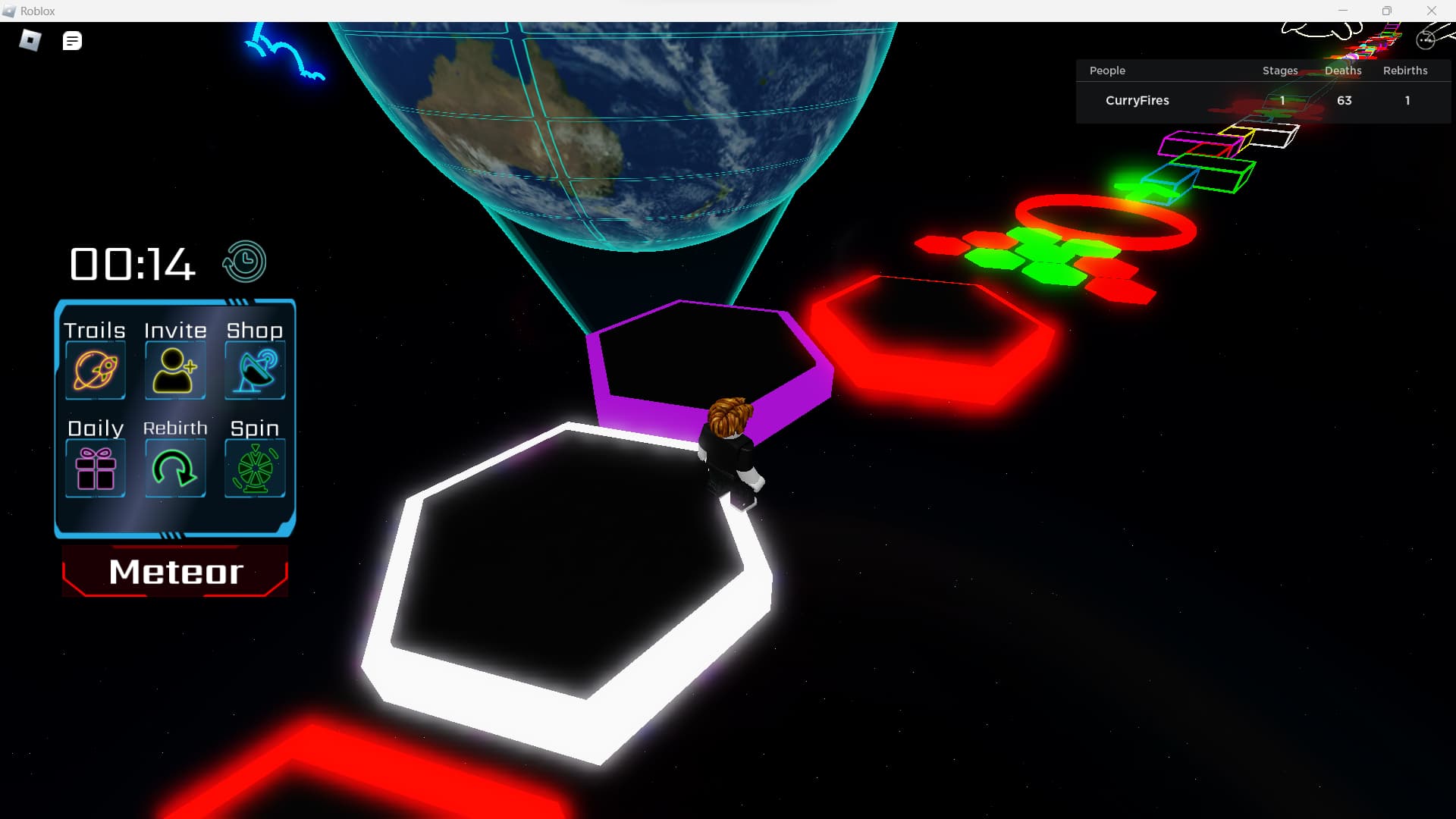Click the timer reset clock icon
Image resolution: width=1456 pixels, height=819 pixels.
[243, 261]
